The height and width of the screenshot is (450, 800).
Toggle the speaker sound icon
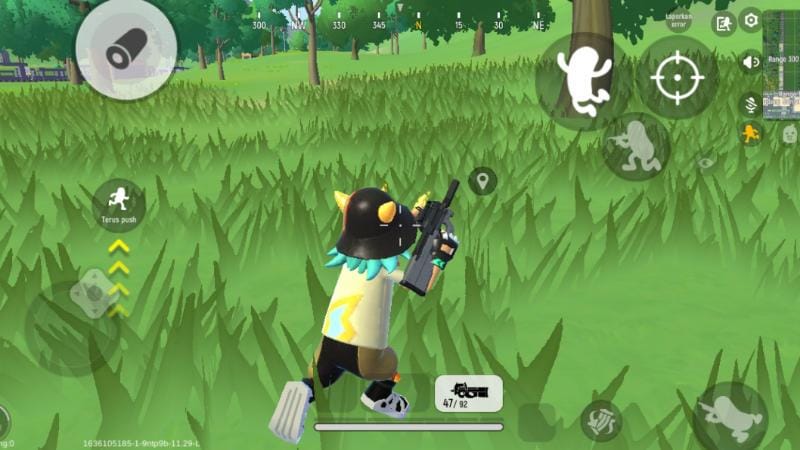750,62
